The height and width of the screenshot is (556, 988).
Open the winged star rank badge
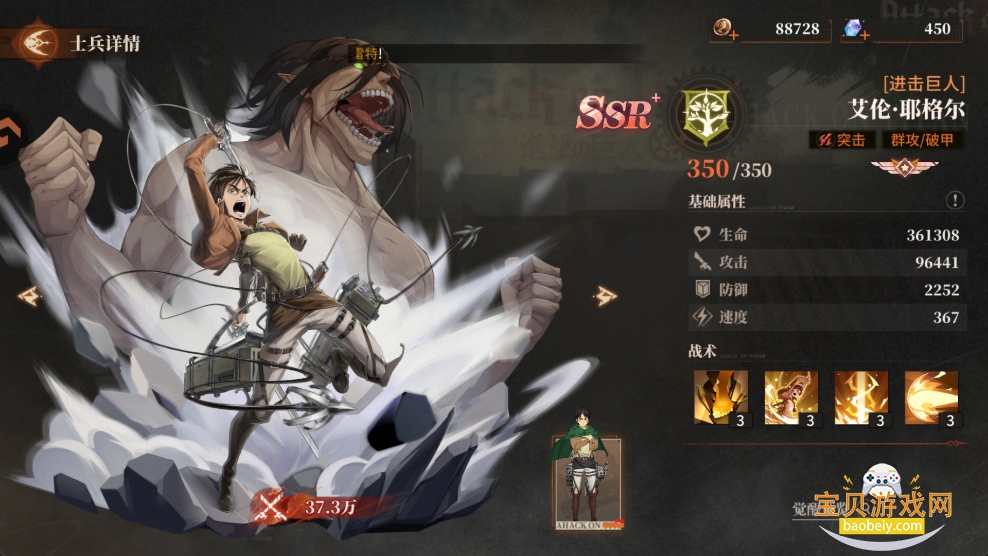895,168
